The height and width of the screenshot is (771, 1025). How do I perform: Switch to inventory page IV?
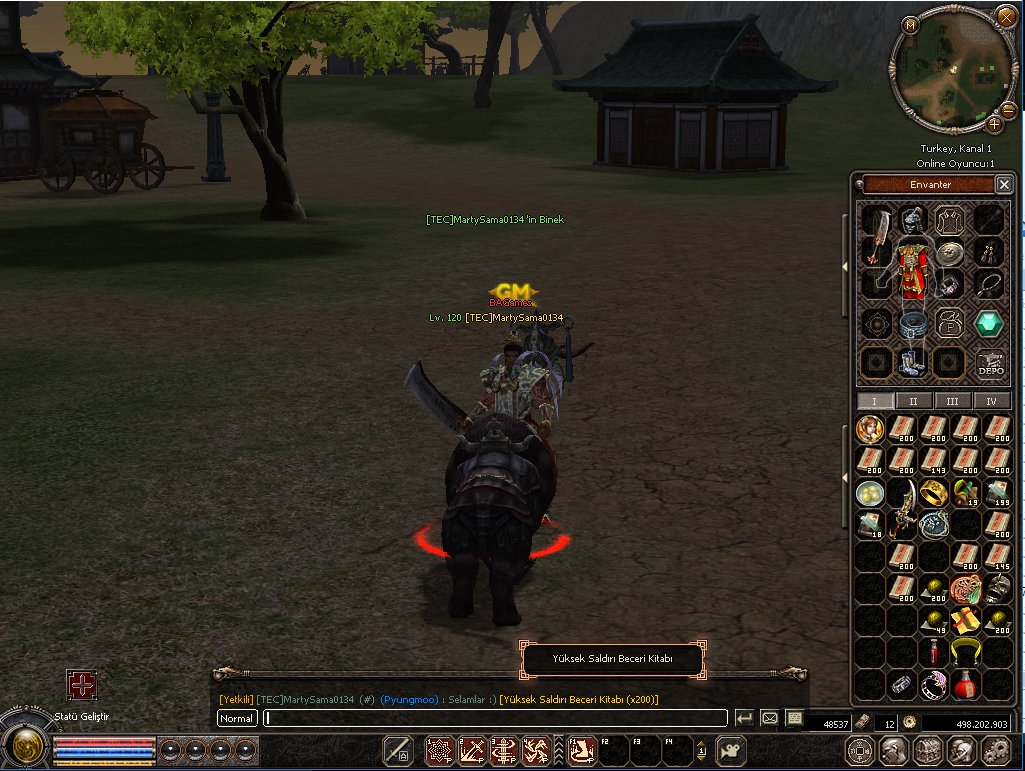(x=991, y=401)
